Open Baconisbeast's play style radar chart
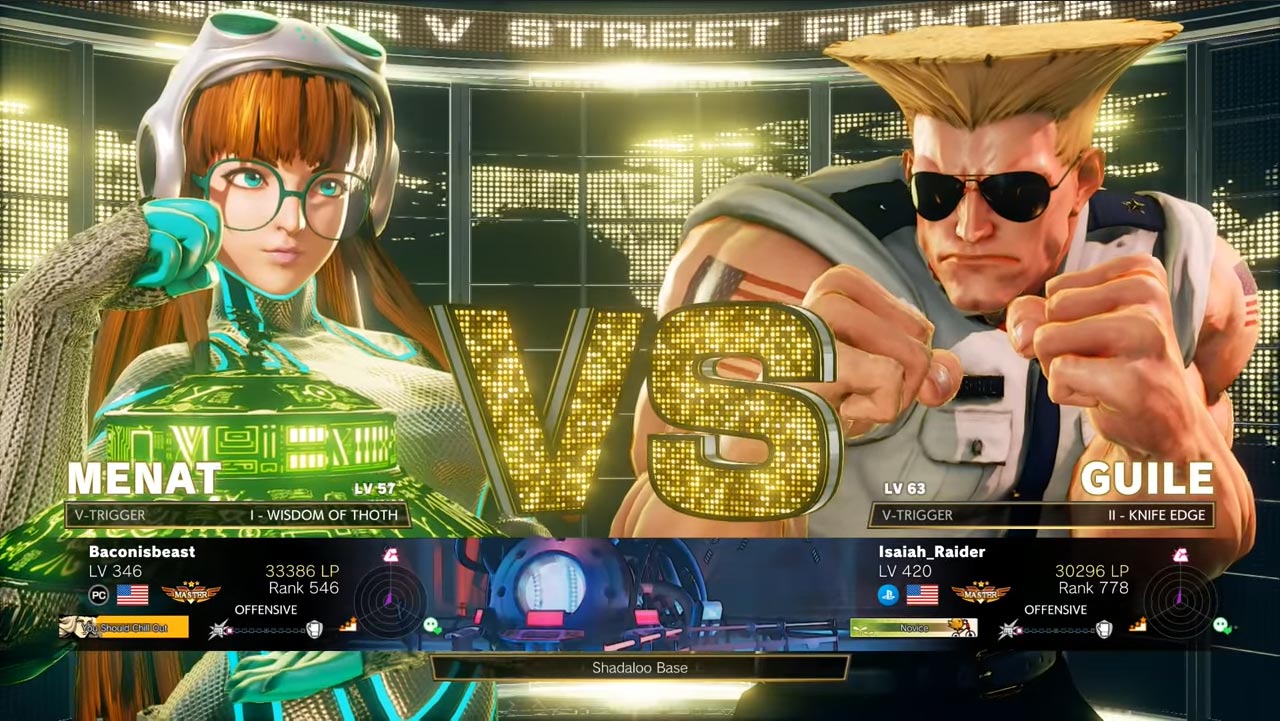Viewport: 1280px width, 721px height. [x=390, y=602]
